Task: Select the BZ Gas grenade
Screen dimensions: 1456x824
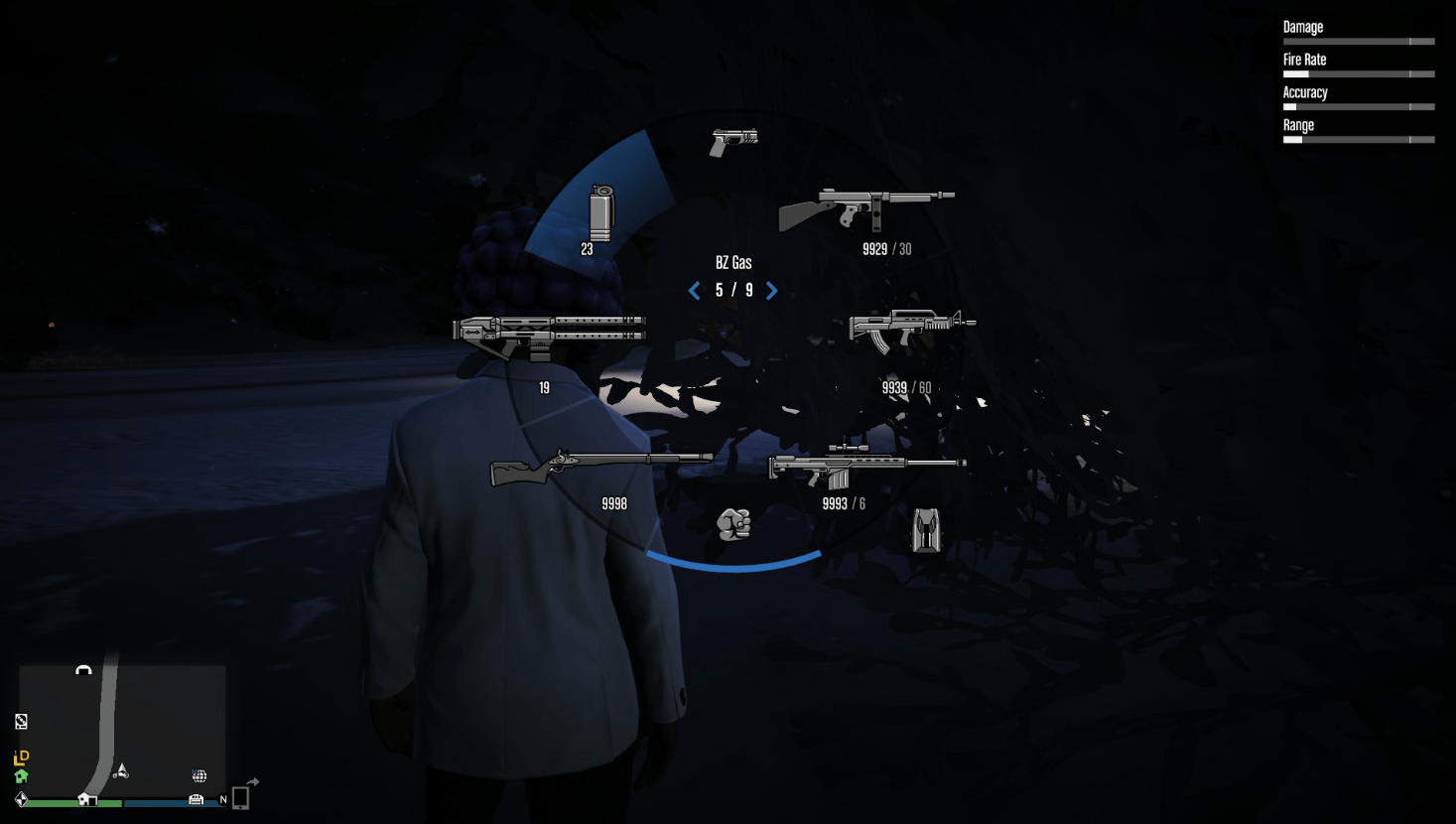Action: pos(602,213)
